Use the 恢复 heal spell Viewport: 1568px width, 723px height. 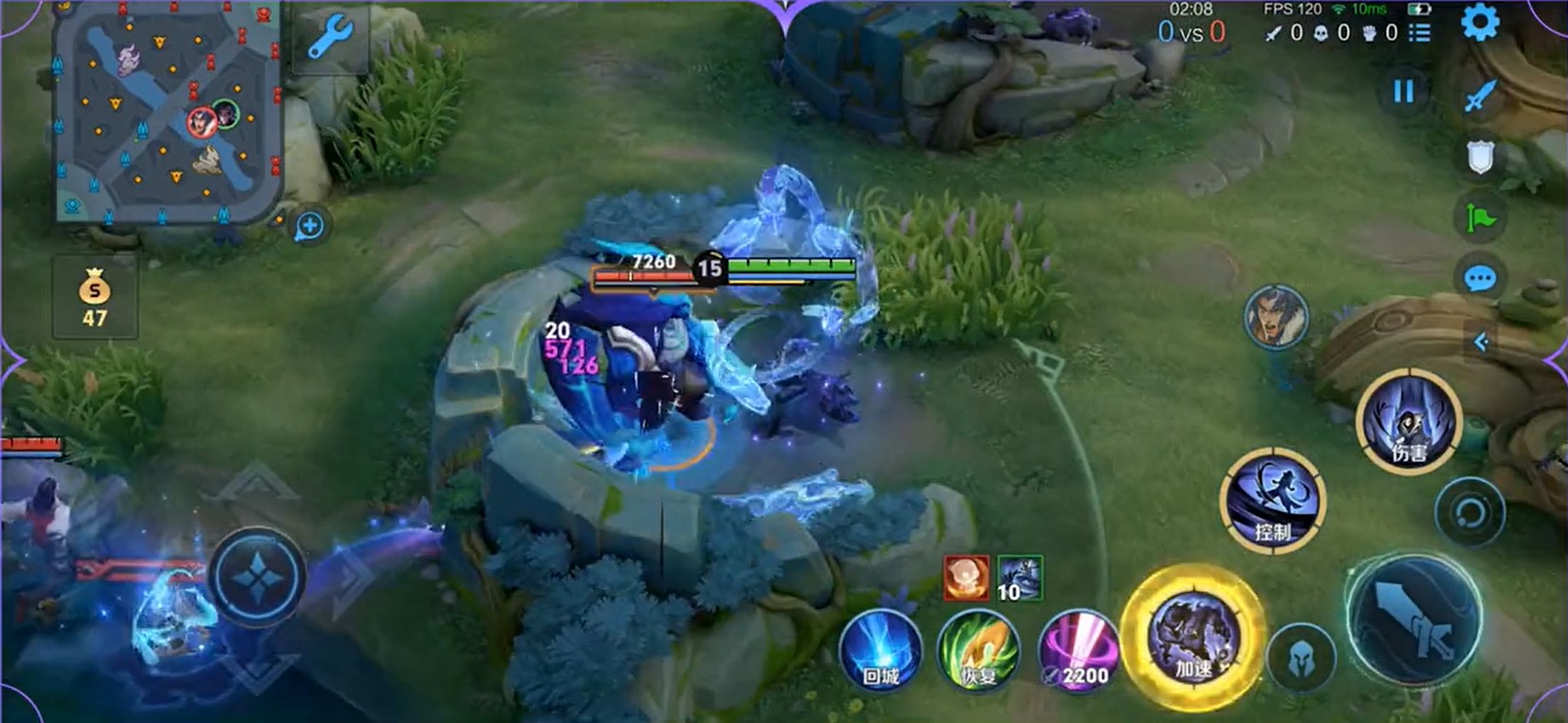pos(978,653)
